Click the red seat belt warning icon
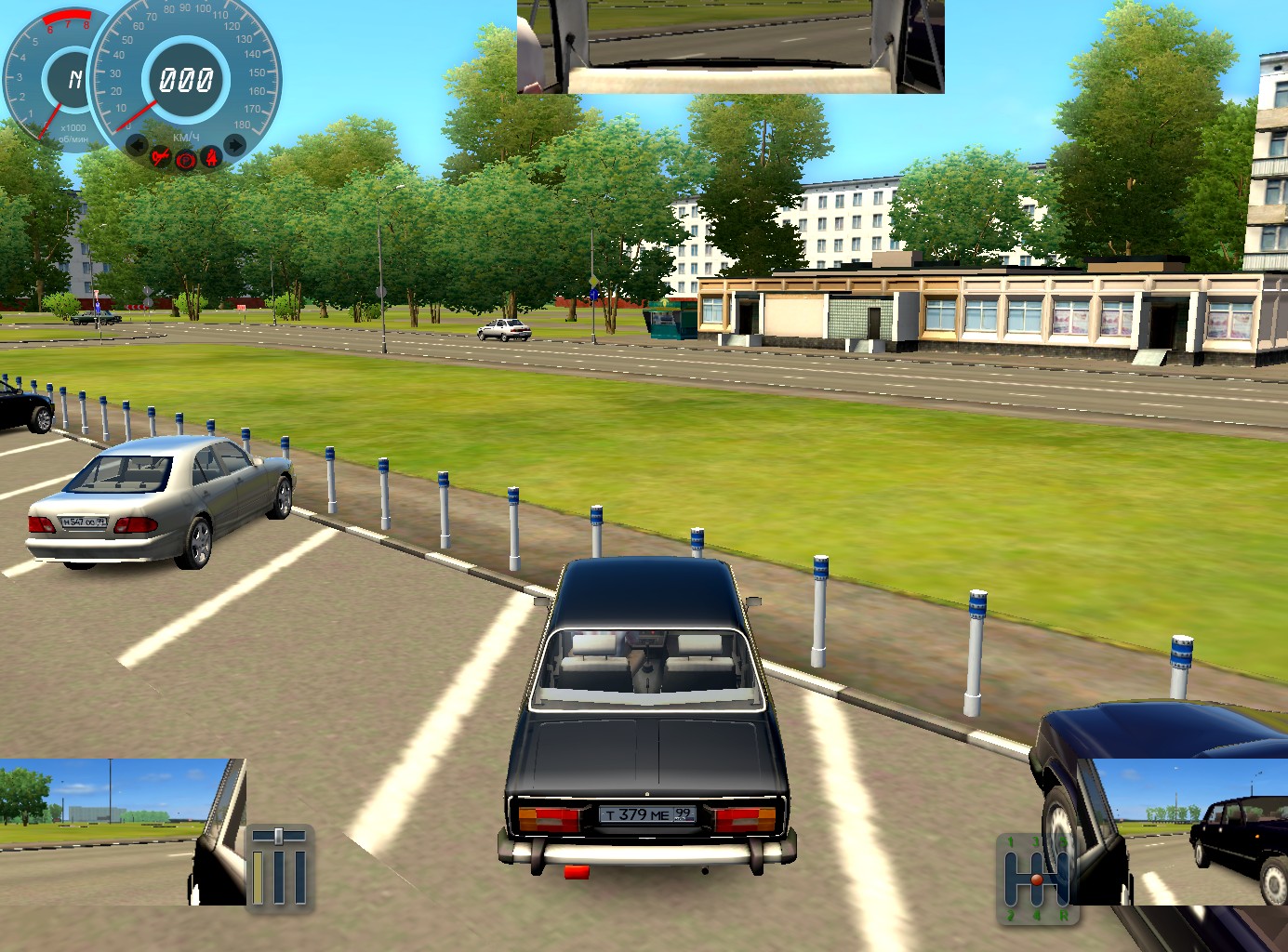The image size is (1288, 952). [212, 157]
